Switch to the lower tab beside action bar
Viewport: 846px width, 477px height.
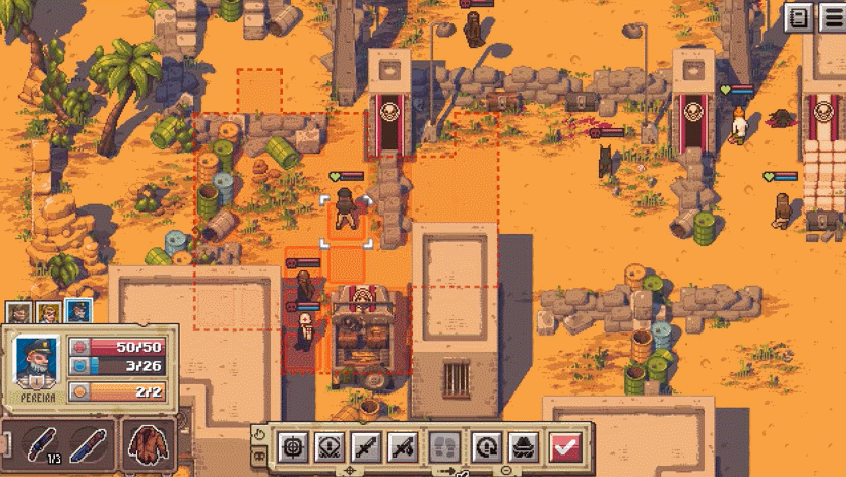pos(259,456)
